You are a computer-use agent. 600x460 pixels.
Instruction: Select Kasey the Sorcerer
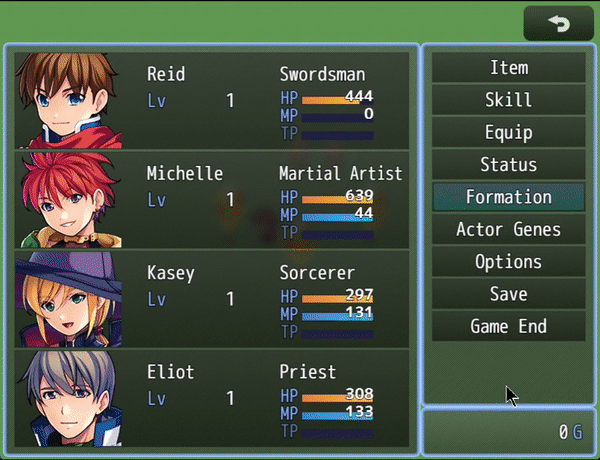pos(212,298)
